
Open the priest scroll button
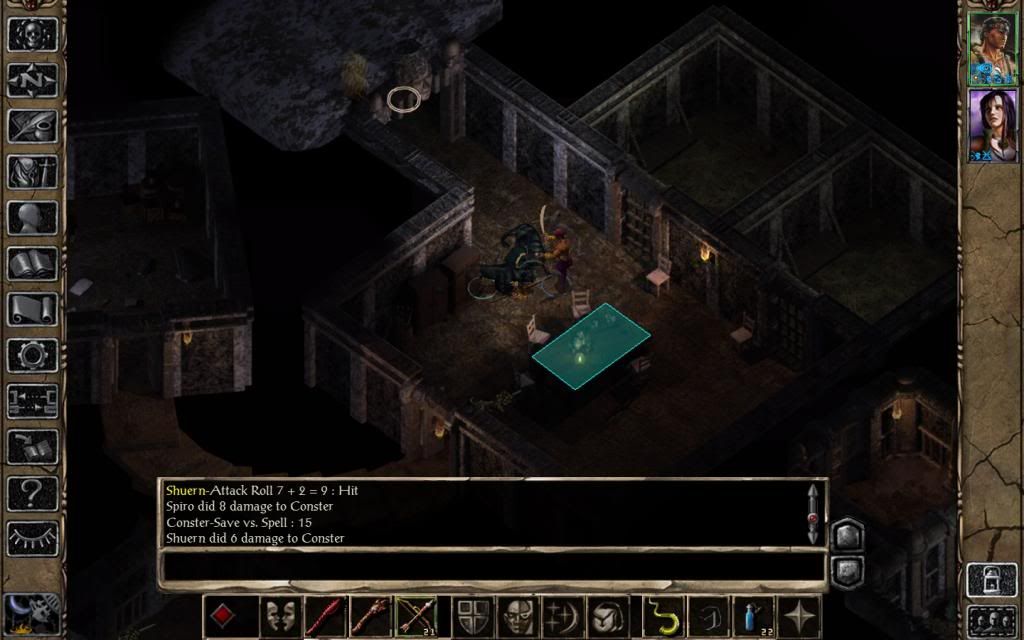click(x=32, y=309)
